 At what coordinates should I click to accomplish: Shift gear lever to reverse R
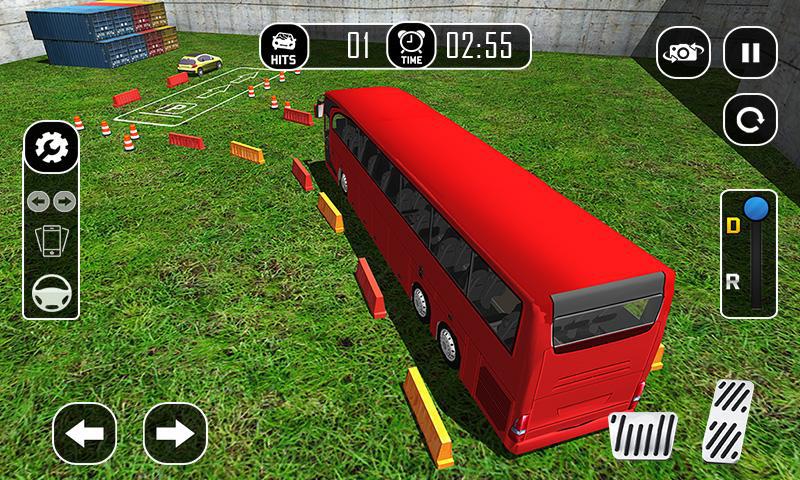pos(734,281)
